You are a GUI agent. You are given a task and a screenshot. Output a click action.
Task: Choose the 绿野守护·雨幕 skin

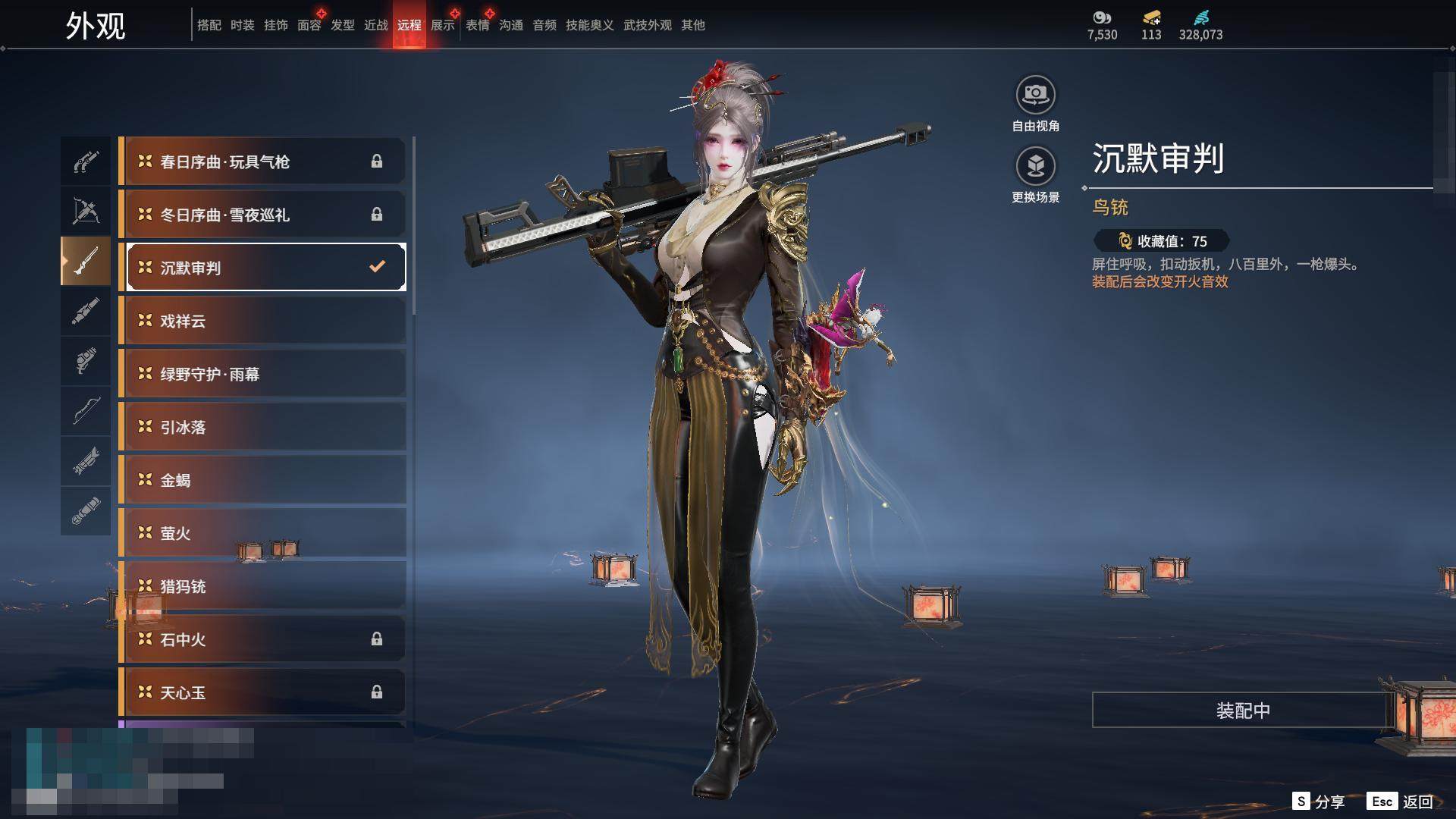click(262, 374)
